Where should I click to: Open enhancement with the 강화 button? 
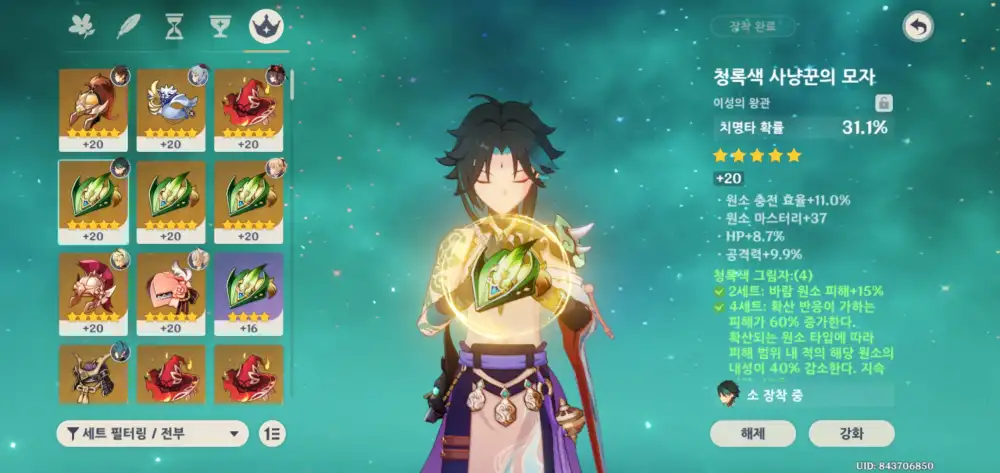(x=852, y=433)
